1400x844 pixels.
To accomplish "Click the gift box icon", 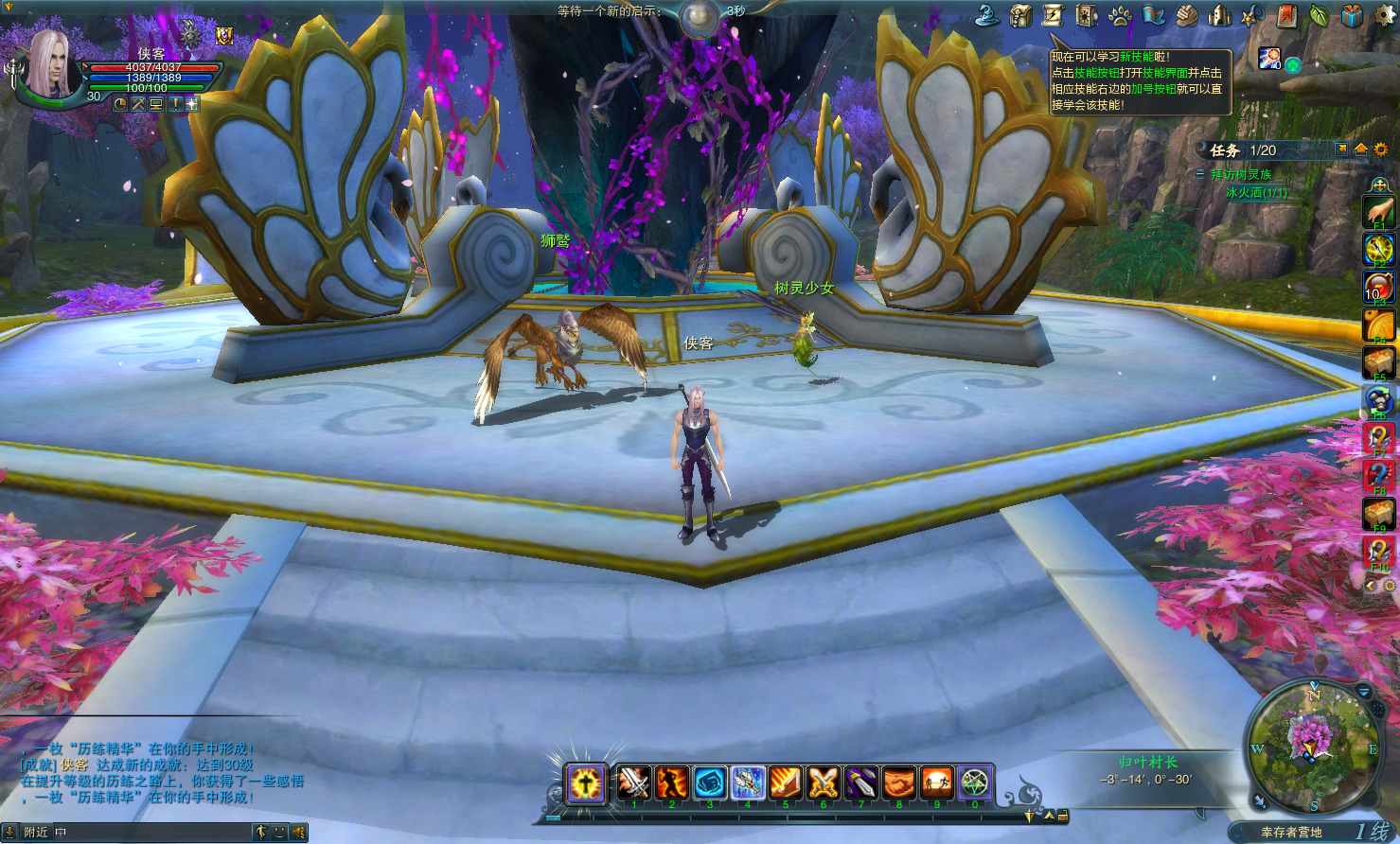I will [x=1352, y=15].
